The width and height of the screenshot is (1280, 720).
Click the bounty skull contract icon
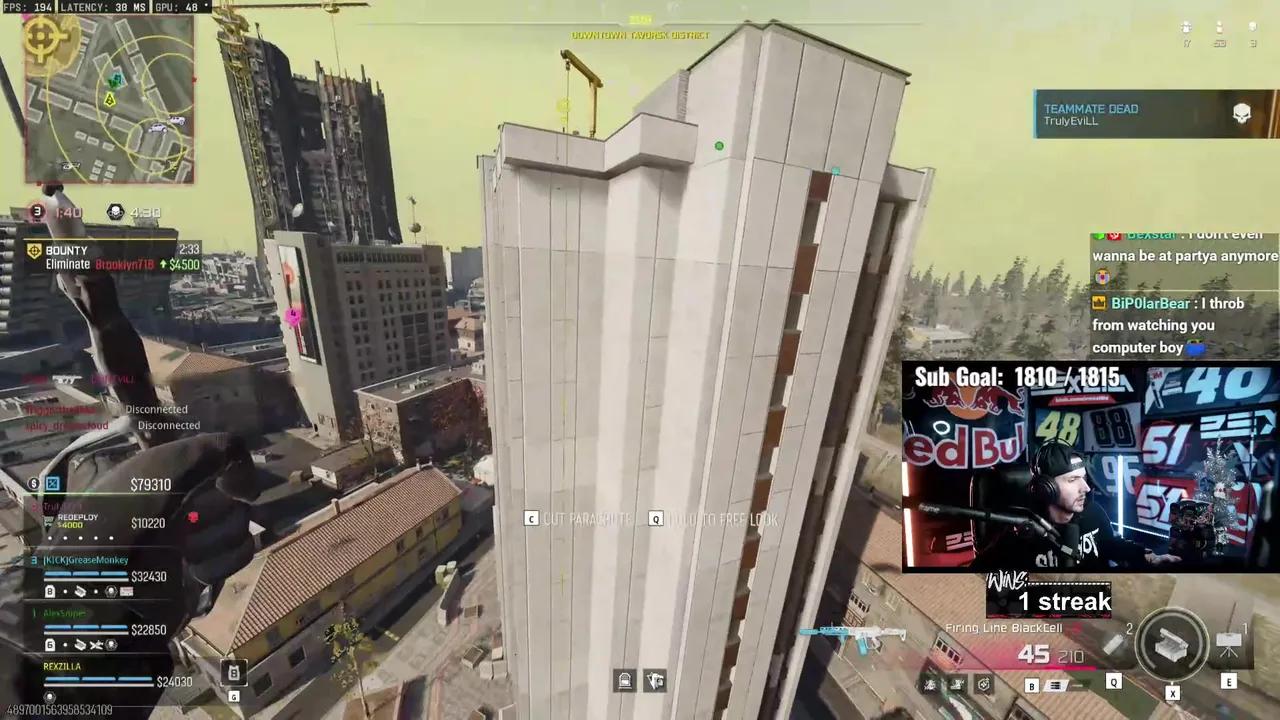point(33,250)
